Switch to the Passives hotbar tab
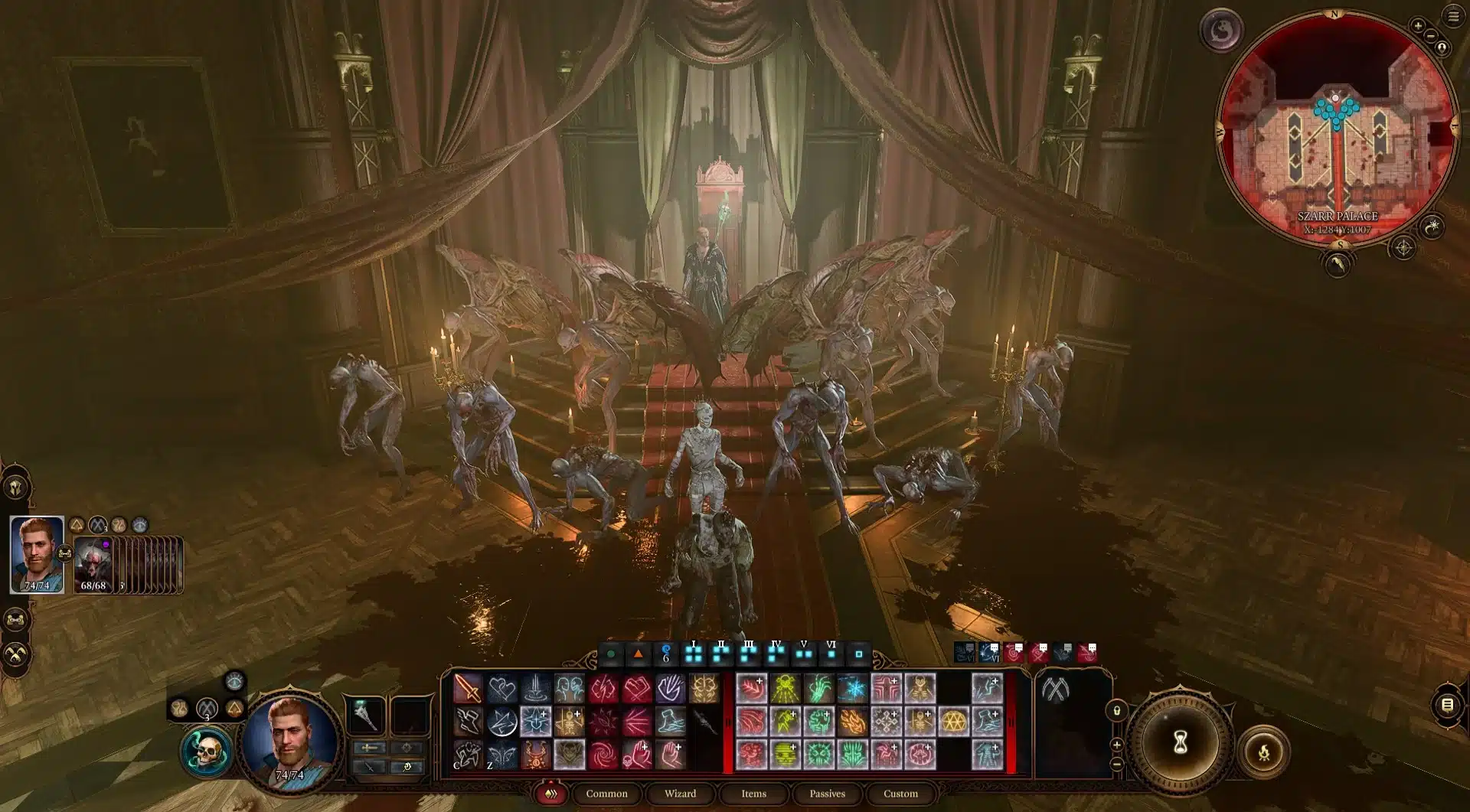 tap(828, 794)
